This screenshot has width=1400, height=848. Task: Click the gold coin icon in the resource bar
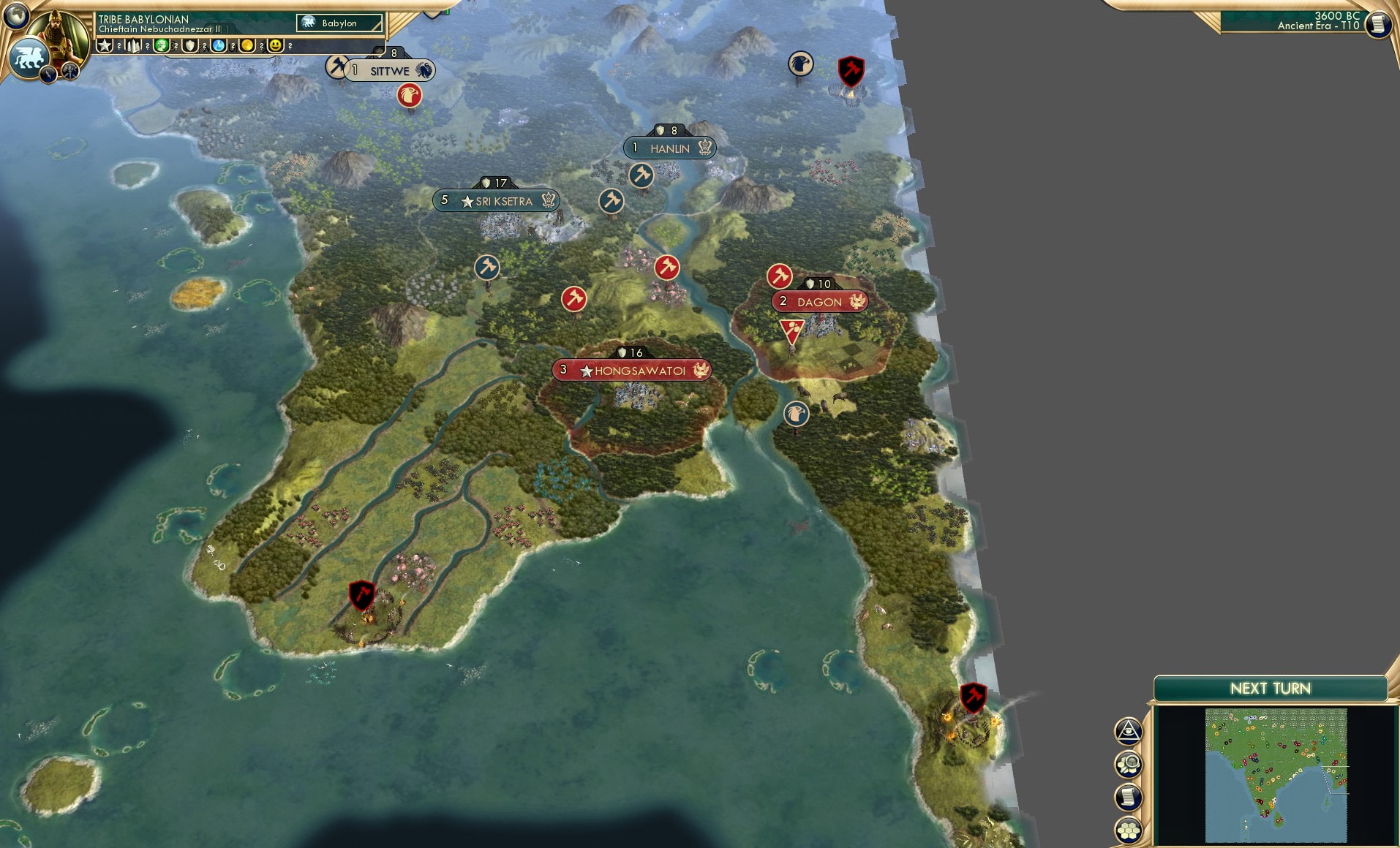click(248, 45)
